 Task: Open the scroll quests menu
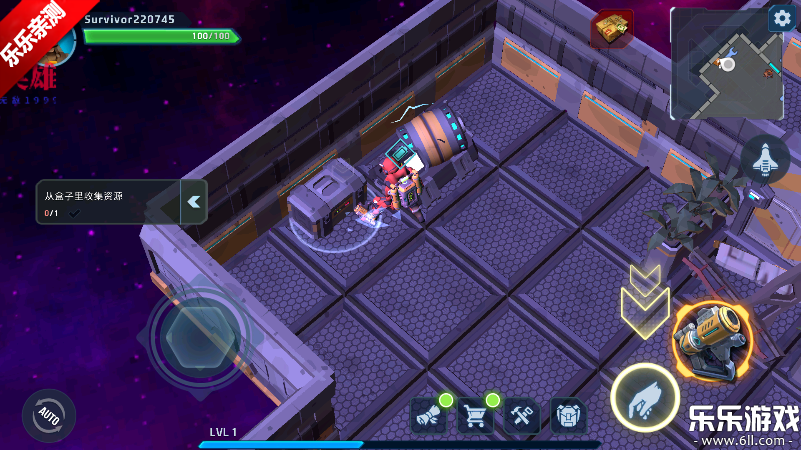coord(428,415)
